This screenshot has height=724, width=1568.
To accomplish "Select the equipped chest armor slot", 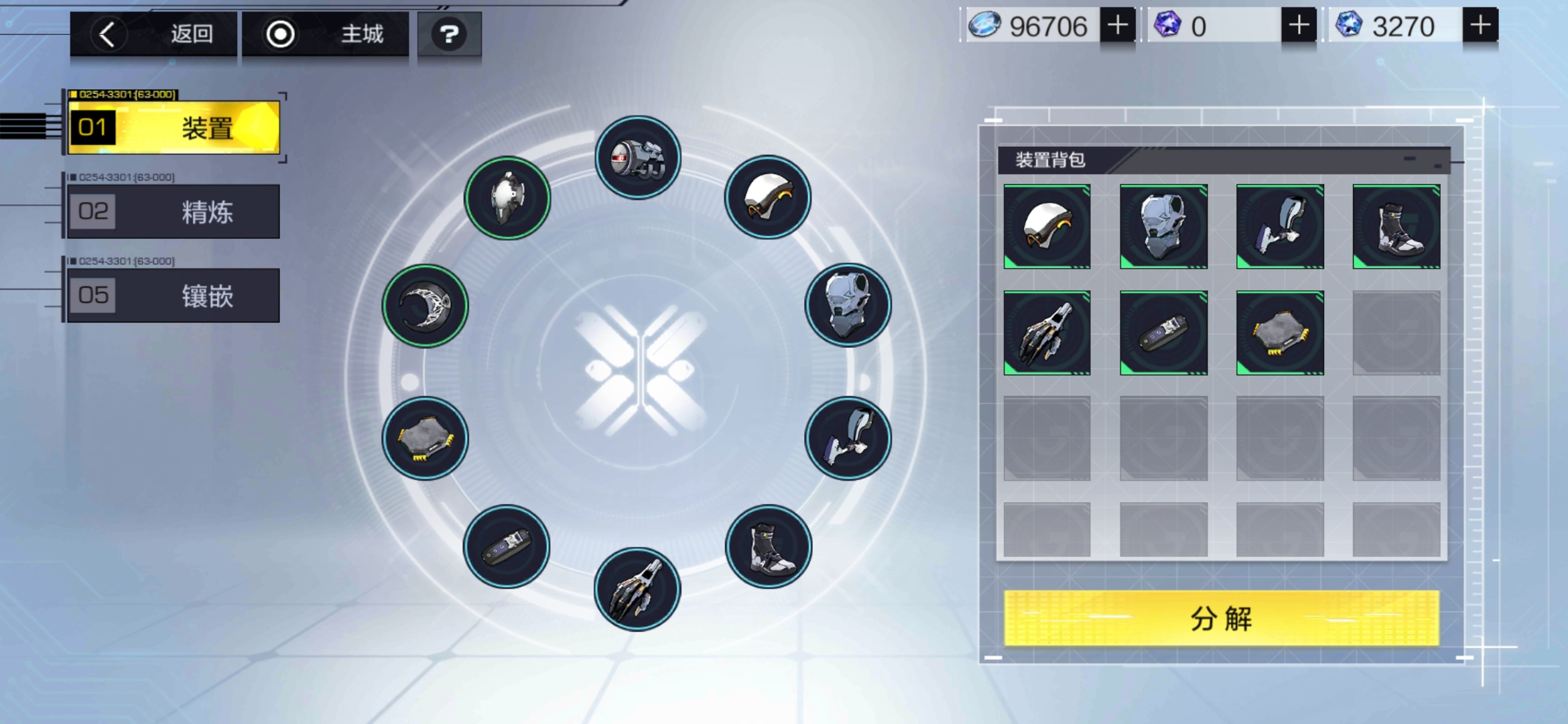I will coord(848,305).
